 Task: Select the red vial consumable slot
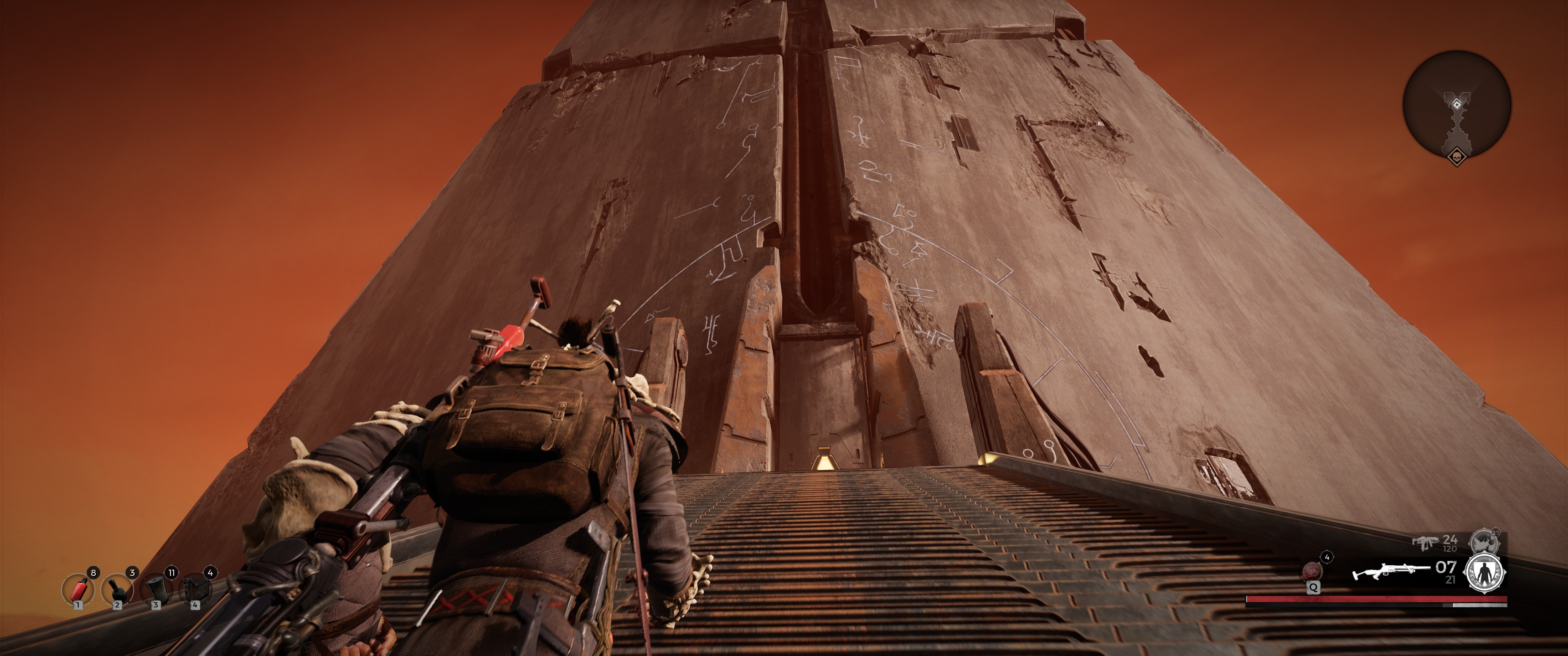78,589
